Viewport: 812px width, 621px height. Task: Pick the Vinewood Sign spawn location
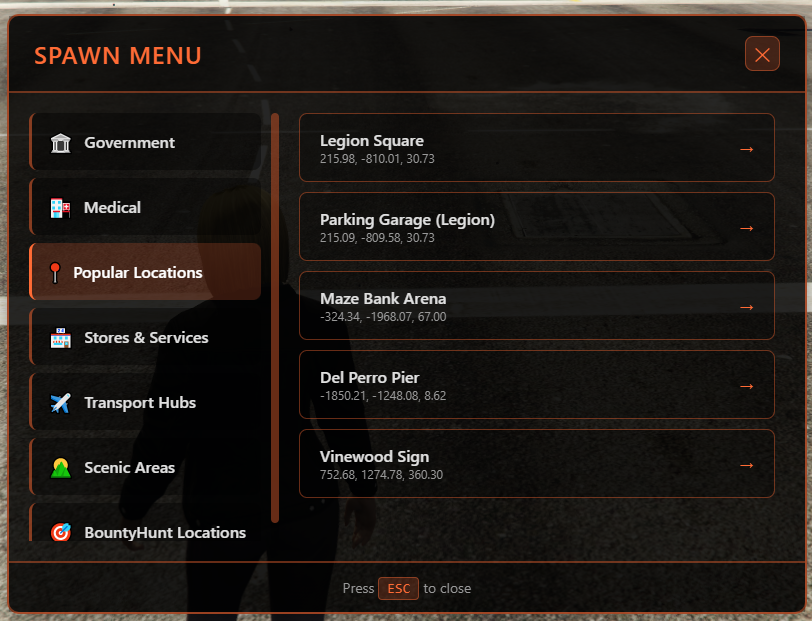(536, 464)
